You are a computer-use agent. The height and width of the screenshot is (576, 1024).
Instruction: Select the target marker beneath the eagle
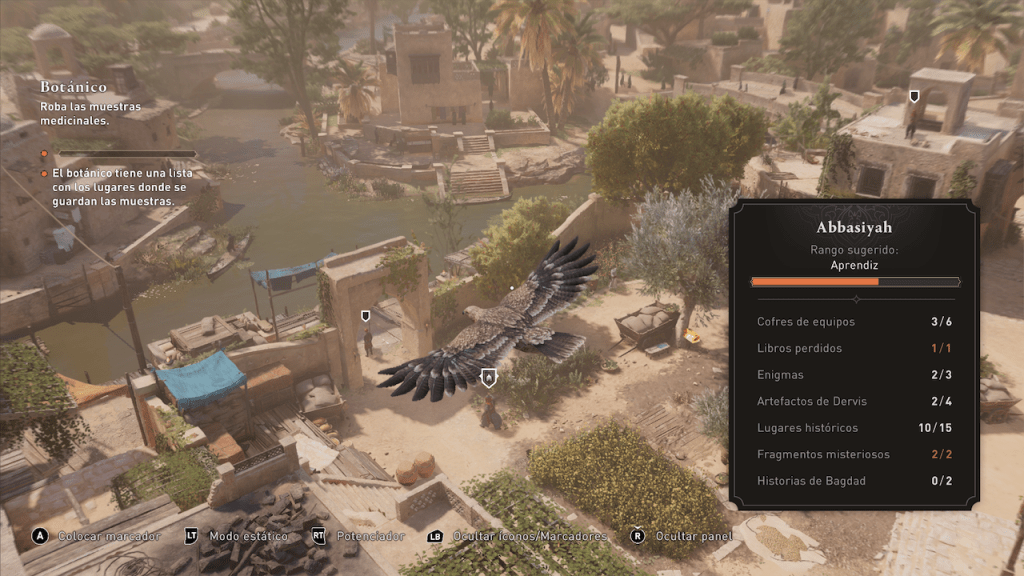point(488,378)
